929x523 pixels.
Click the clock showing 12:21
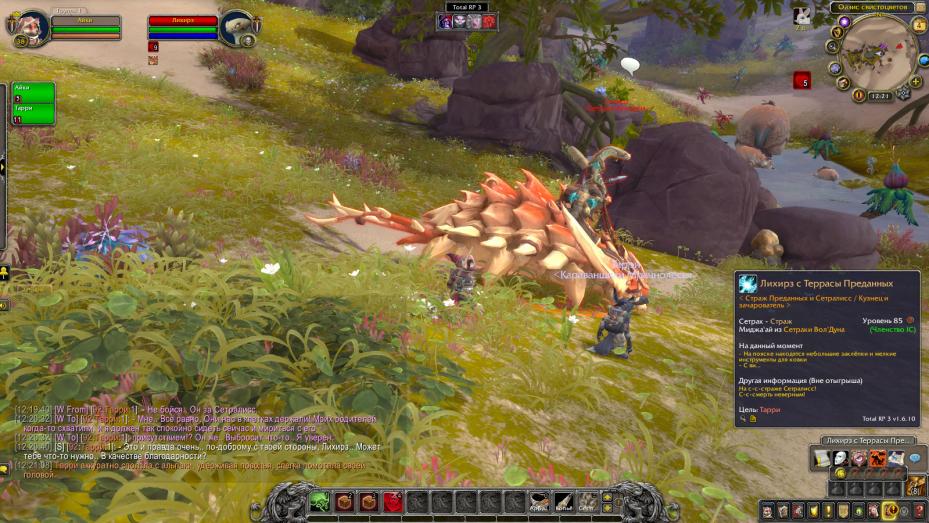tap(881, 96)
